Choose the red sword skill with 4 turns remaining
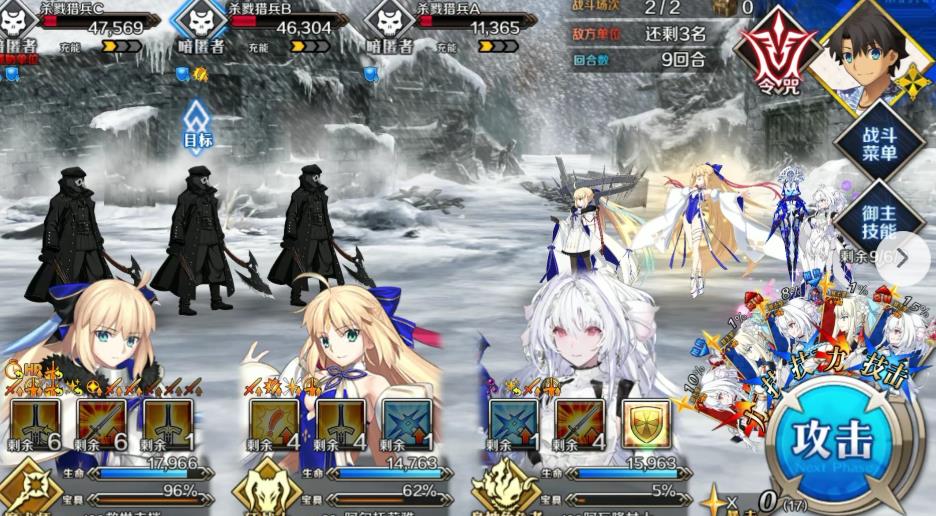 click(x=579, y=422)
